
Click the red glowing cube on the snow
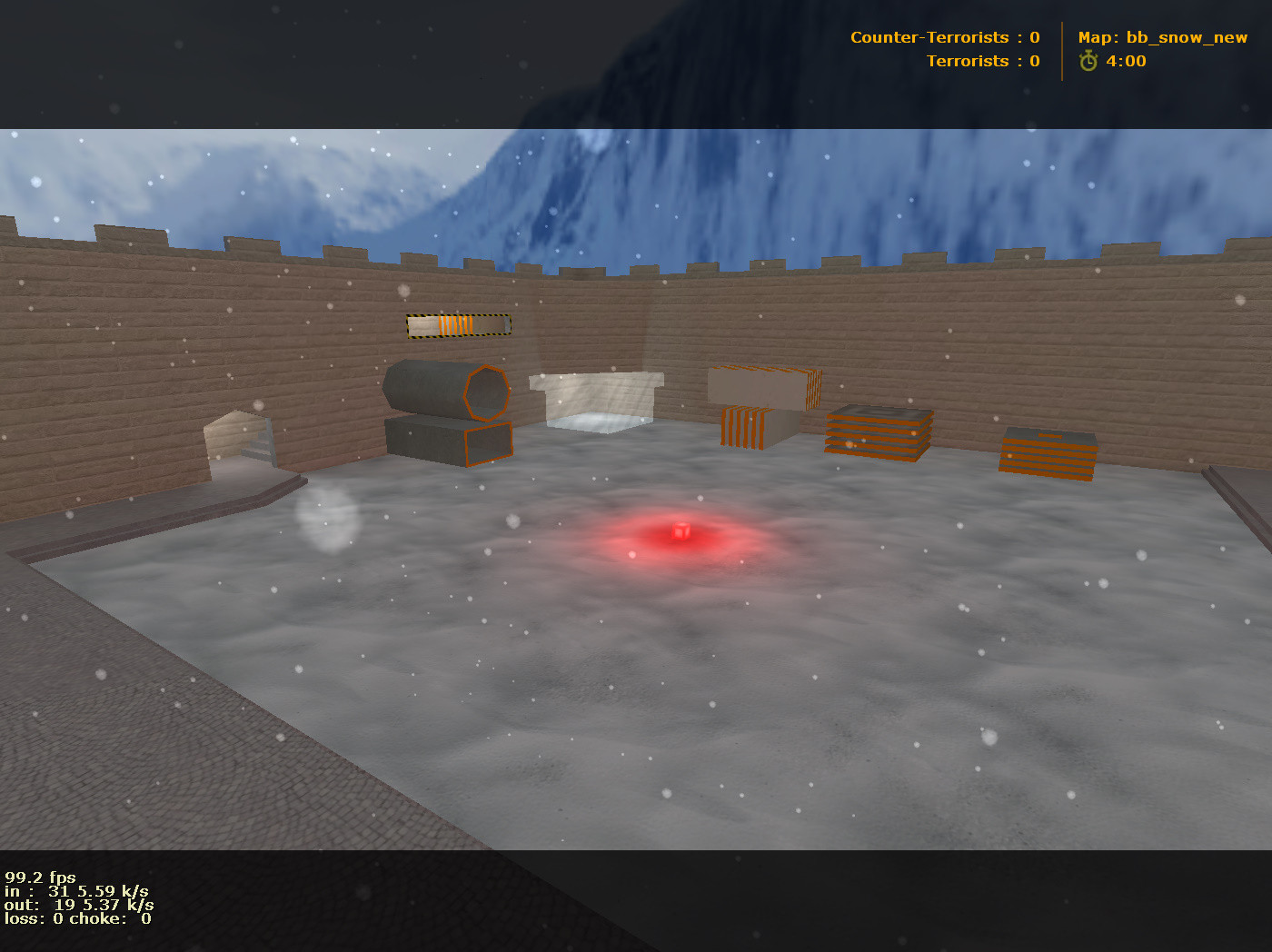coord(680,531)
